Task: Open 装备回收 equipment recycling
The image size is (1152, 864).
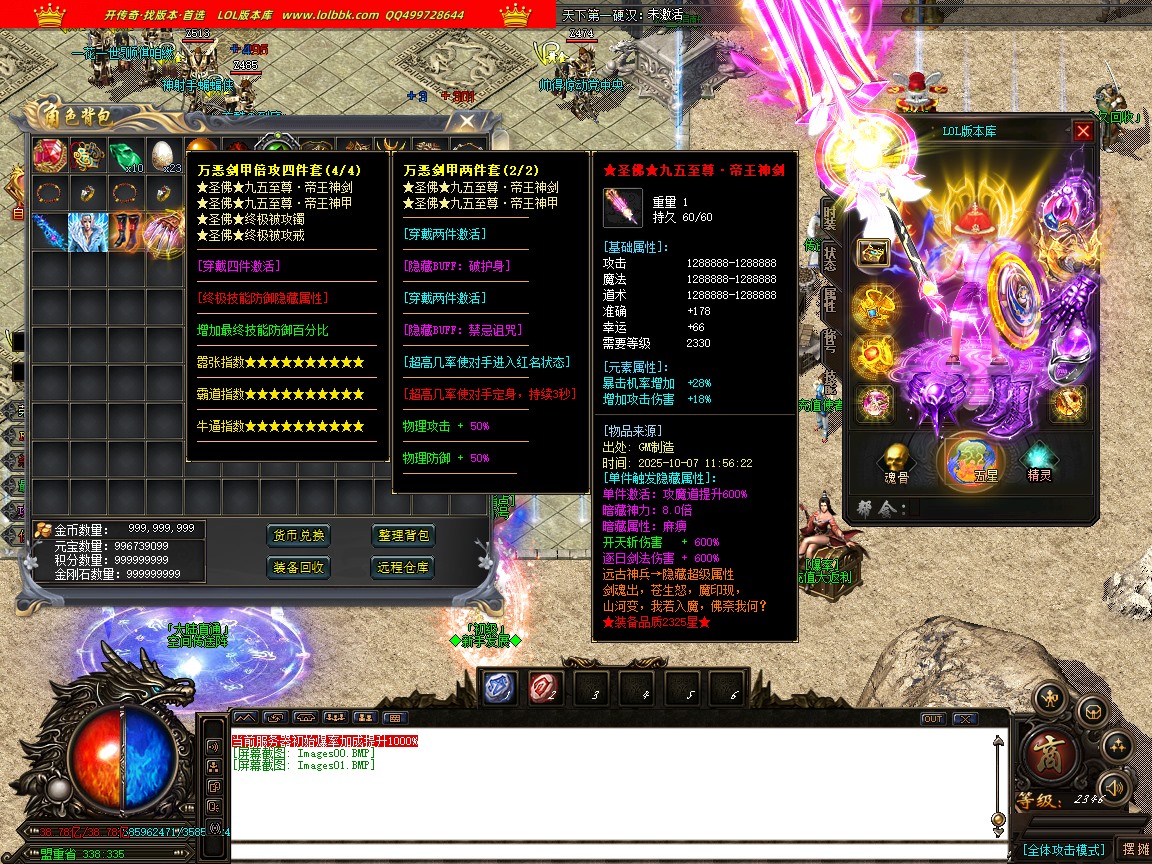Action: coord(298,567)
